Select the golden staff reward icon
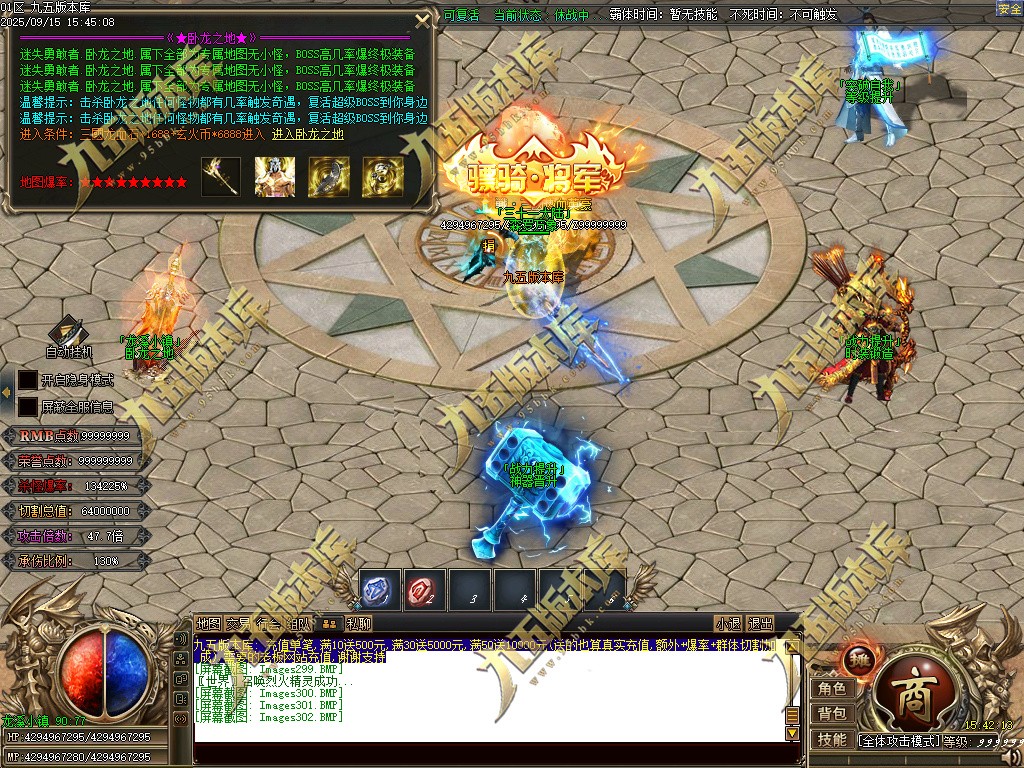 coord(221,177)
